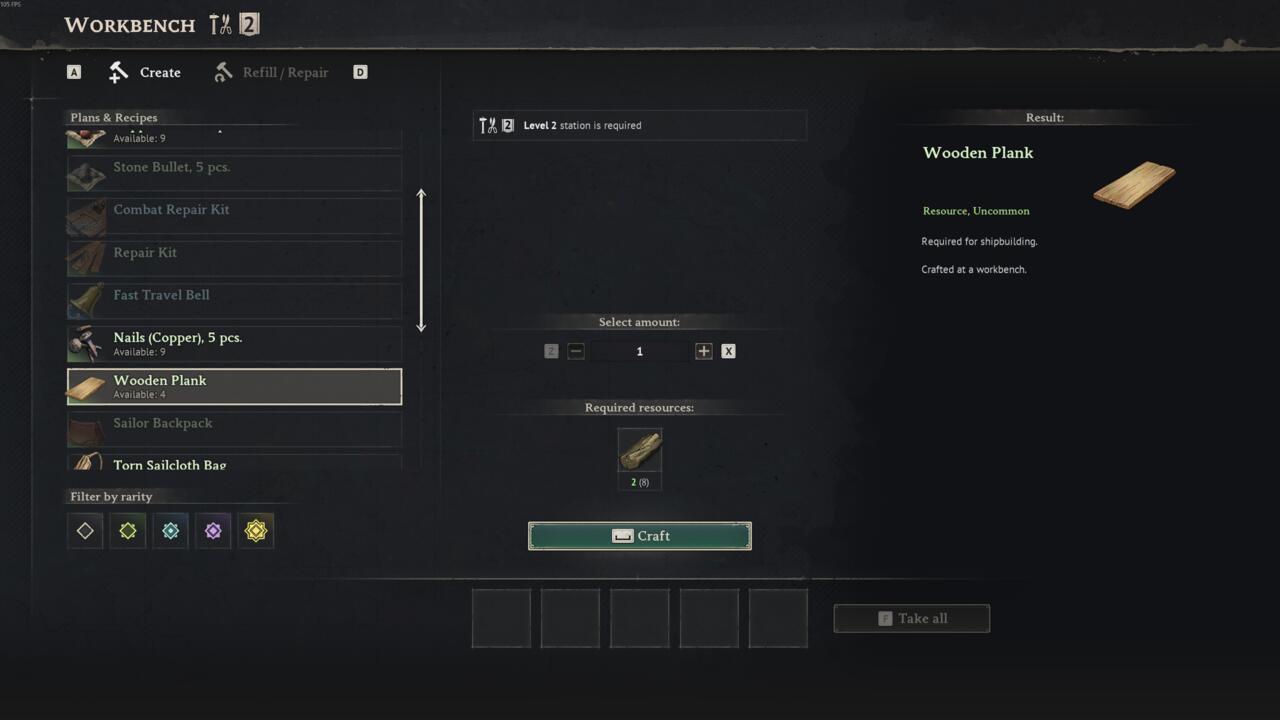1280x720 pixels.
Task: Select the Nails (Copper) recipe
Action: [x=234, y=344]
